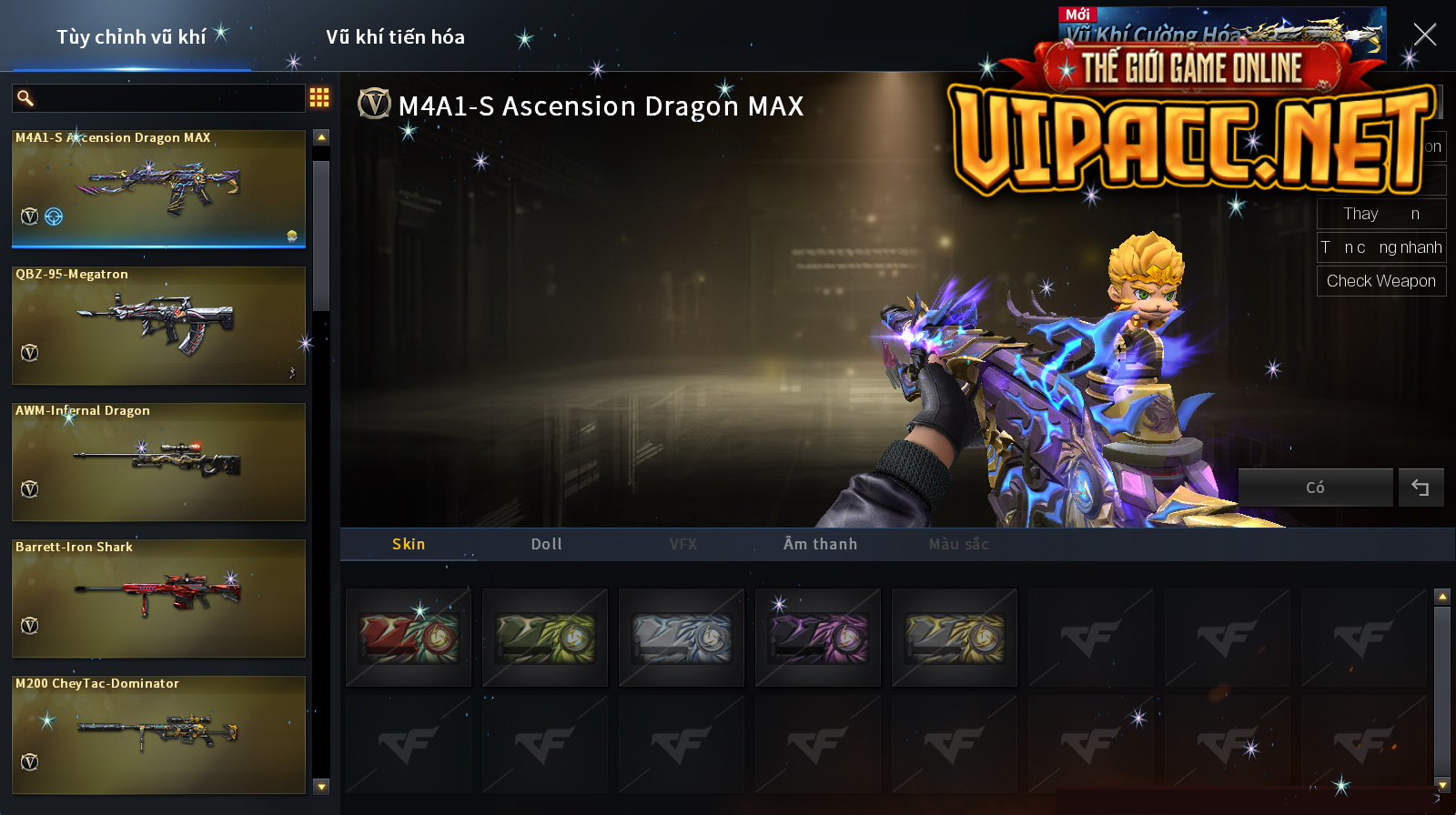Apply the purple dragon skin
1456x815 pixels.
[x=818, y=638]
